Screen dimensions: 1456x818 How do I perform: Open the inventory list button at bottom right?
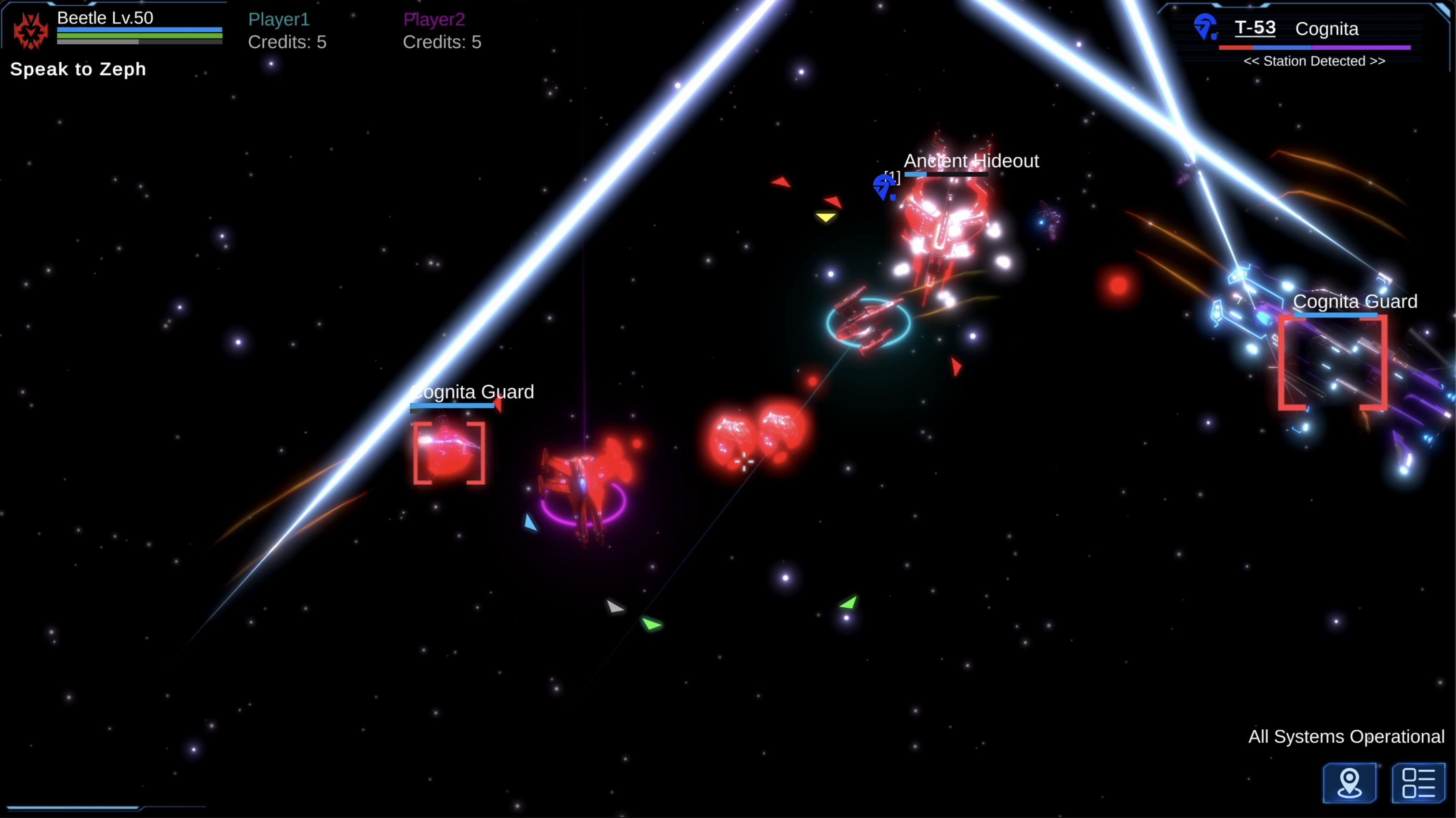(1419, 784)
